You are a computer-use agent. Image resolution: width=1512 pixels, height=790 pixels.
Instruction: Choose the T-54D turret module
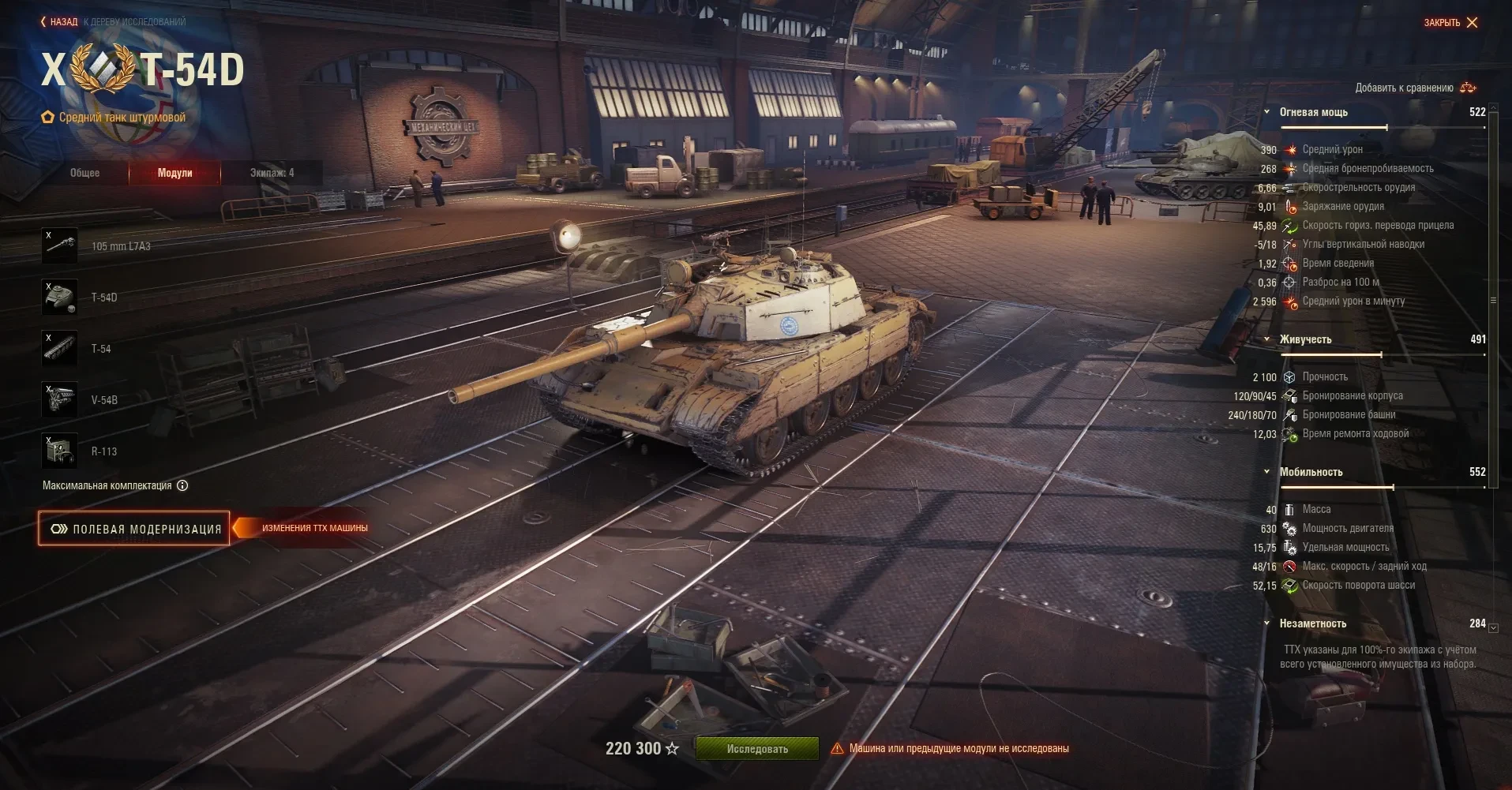60,298
